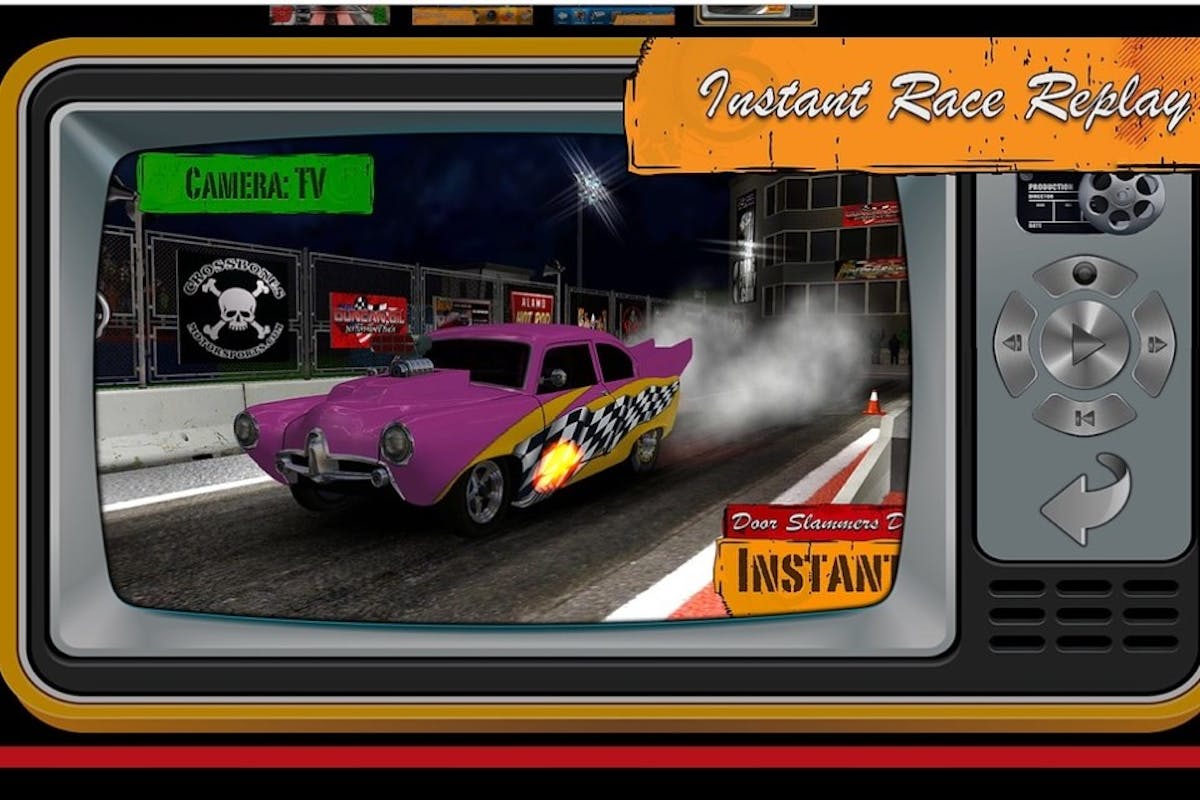The image size is (1200, 800).
Task: Switch the Camera: TV view label
Action: [x=255, y=184]
